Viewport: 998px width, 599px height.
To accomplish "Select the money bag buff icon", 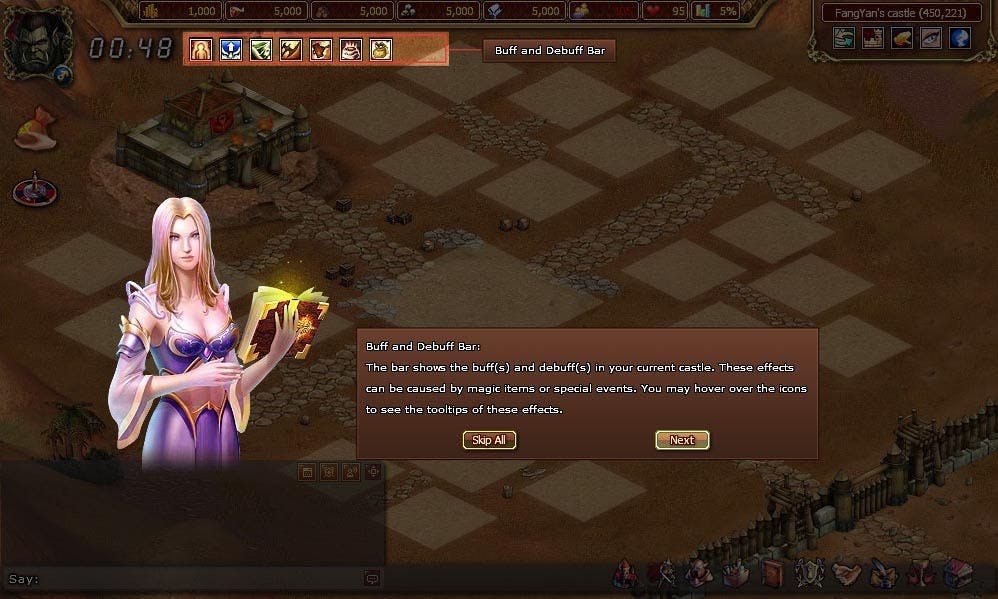I will [380, 49].
